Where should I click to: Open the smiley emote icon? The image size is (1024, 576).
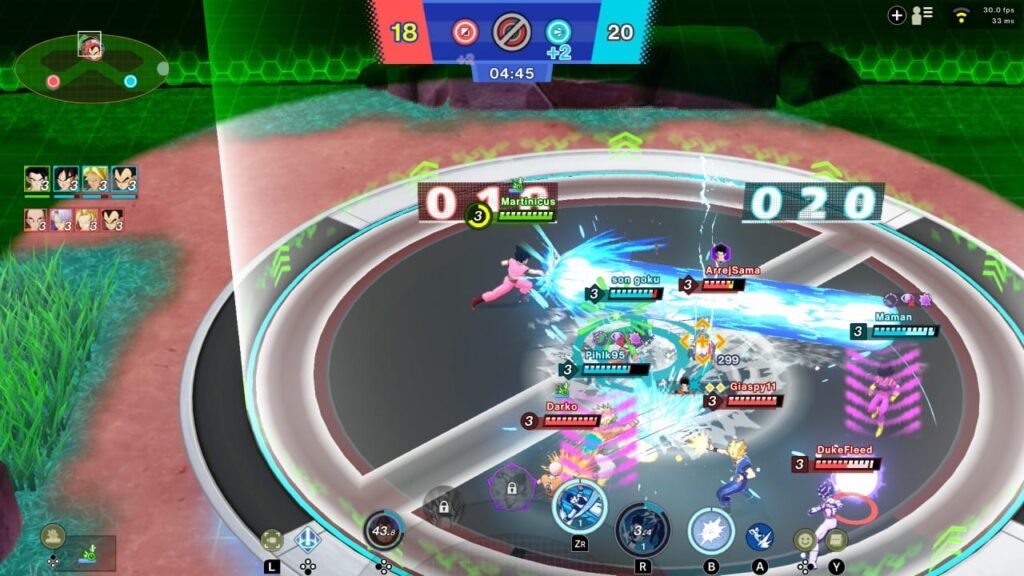(x=804, y=540)
